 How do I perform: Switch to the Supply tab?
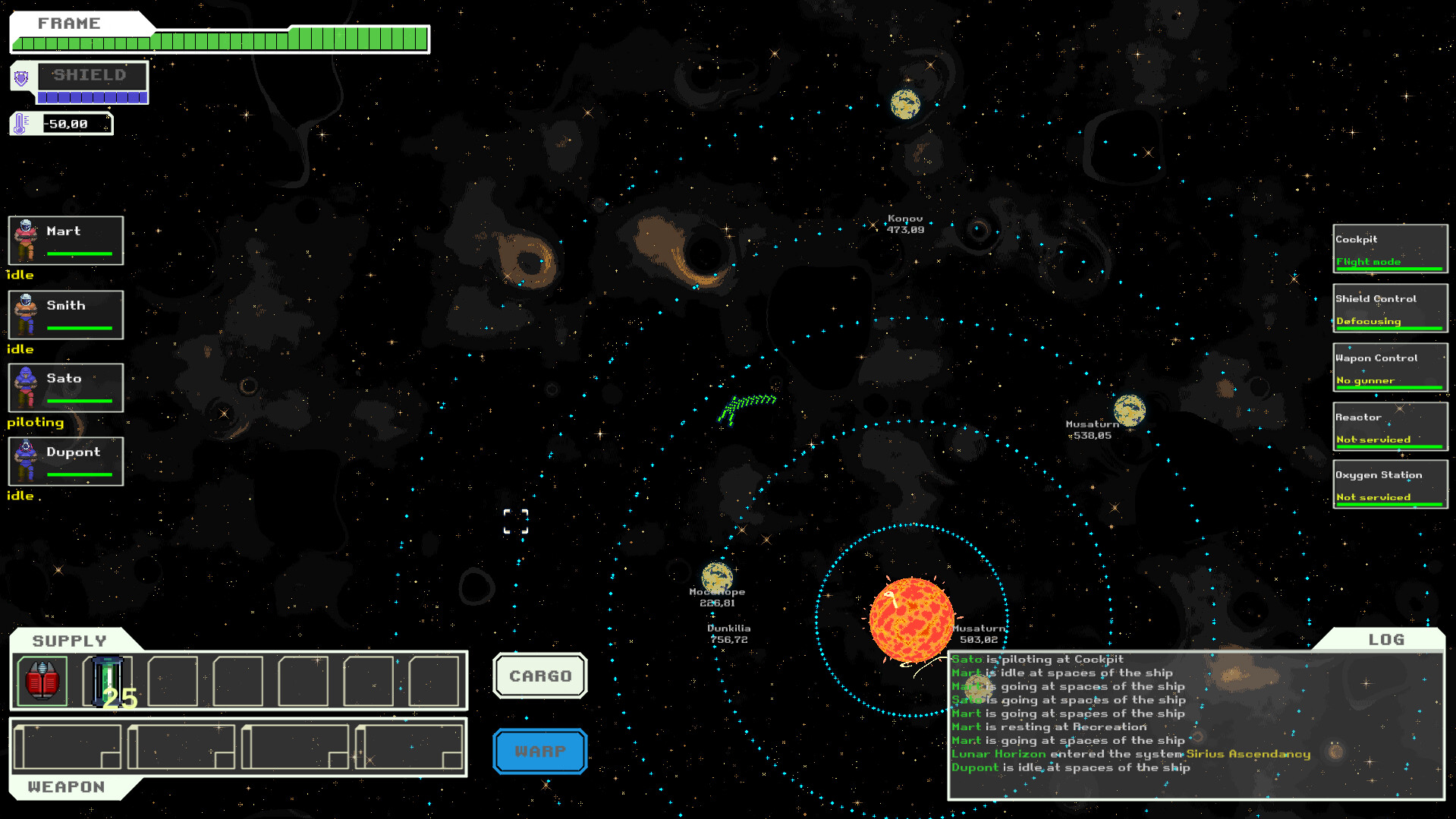[x=70, y=640]
